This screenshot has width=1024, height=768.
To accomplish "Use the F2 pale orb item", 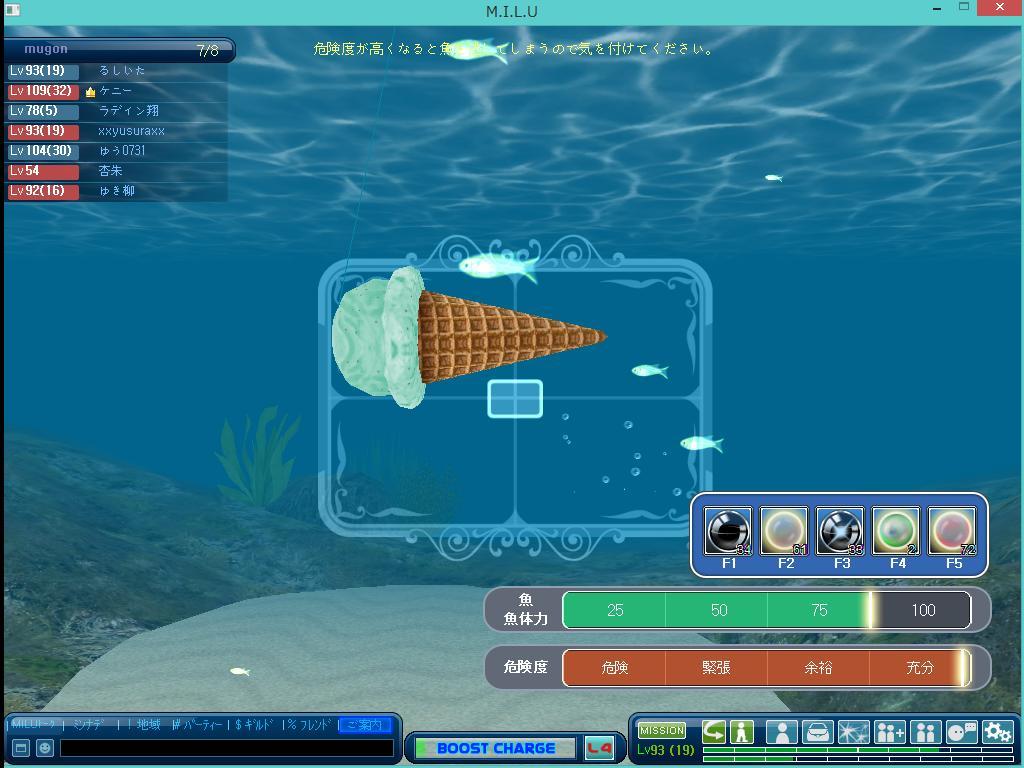I will pyautogui.click(x=784, y=531).
